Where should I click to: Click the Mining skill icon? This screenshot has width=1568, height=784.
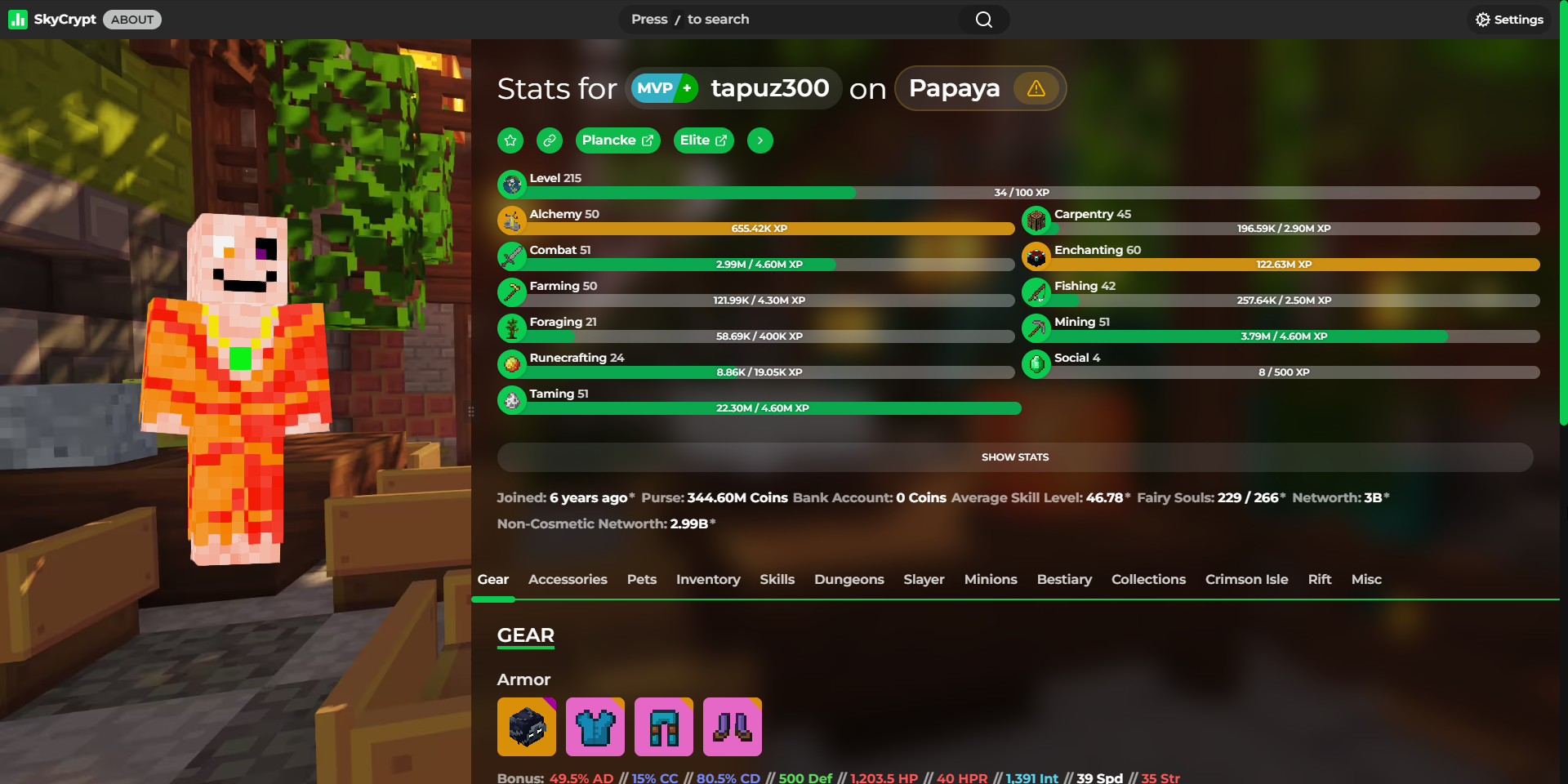tap(1037, 327)
